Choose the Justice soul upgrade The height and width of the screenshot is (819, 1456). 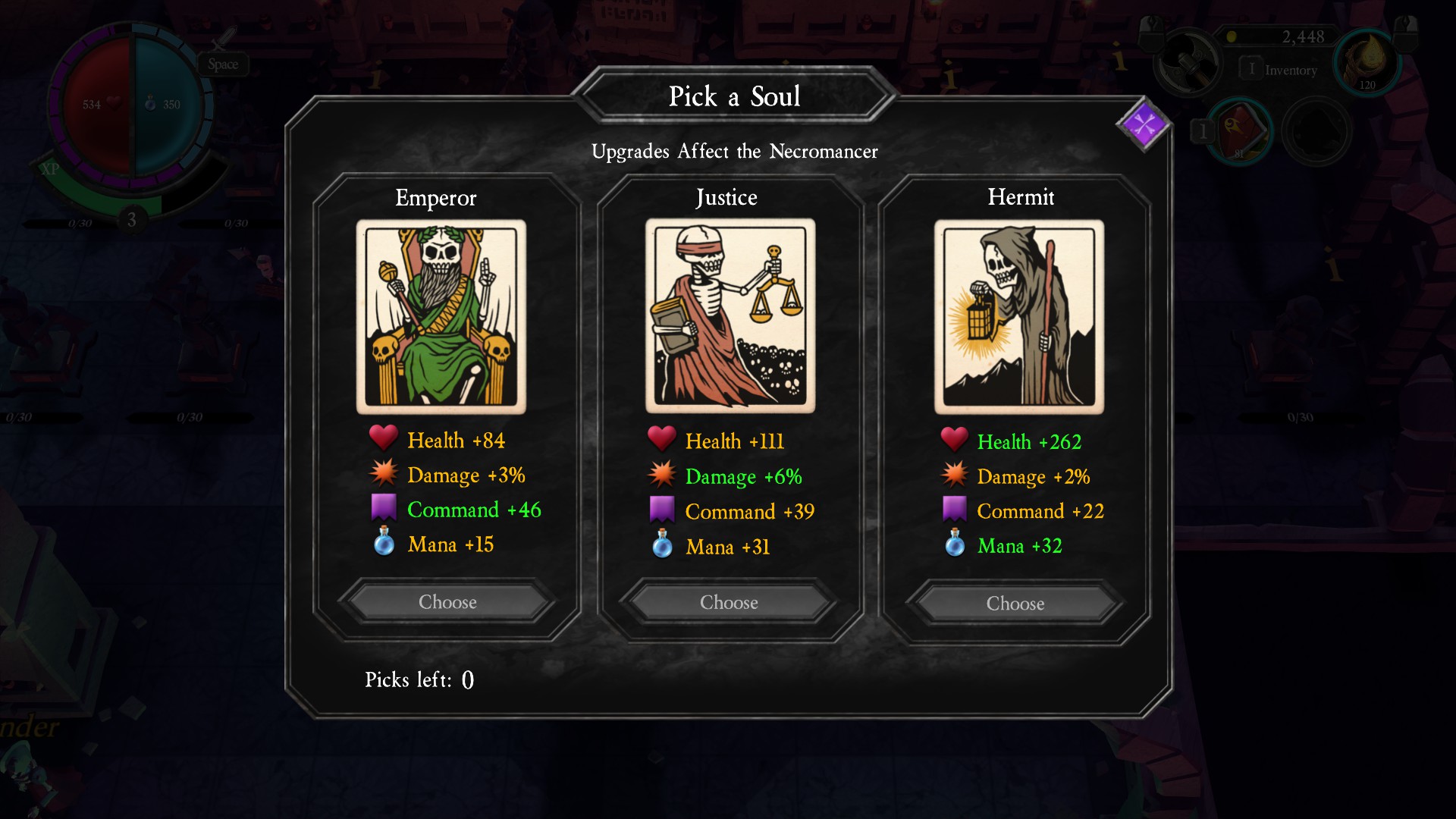729,603
